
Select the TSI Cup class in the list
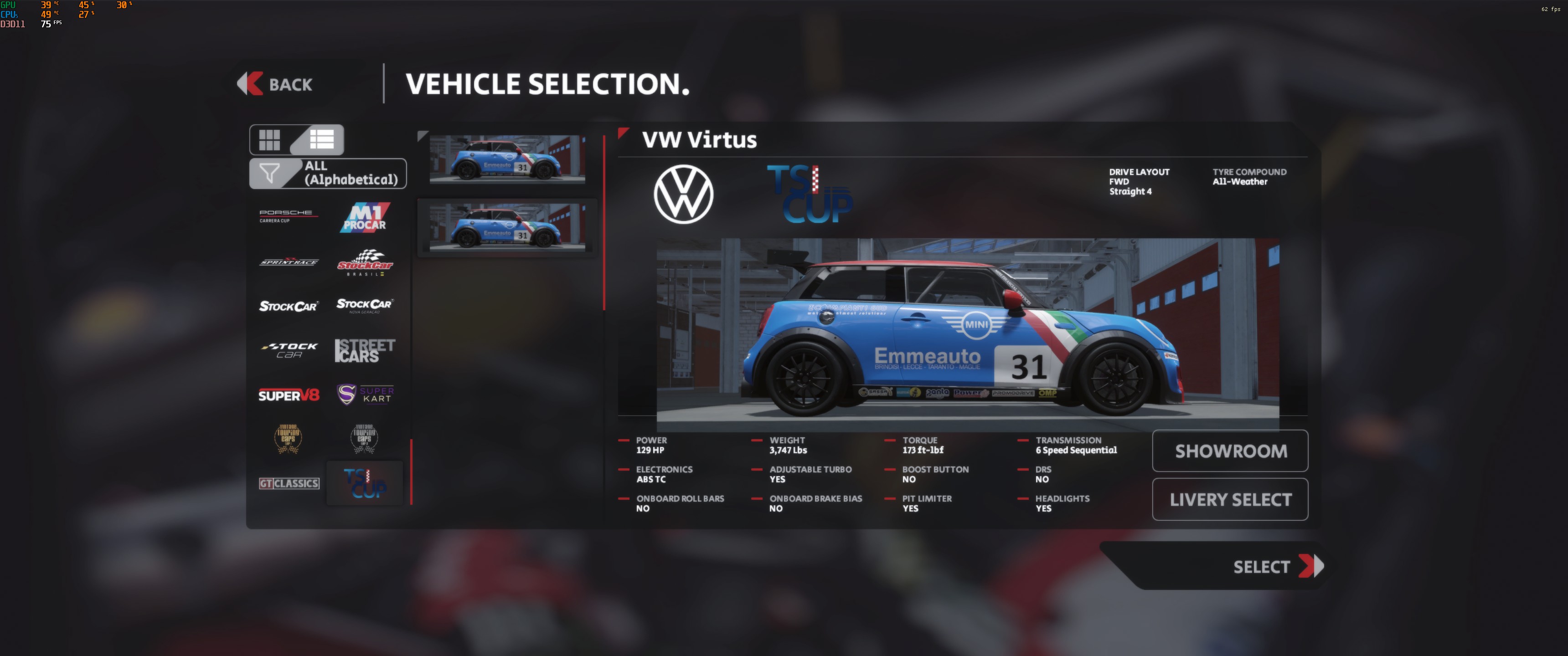pyautogui.click(x=365, y=483)
